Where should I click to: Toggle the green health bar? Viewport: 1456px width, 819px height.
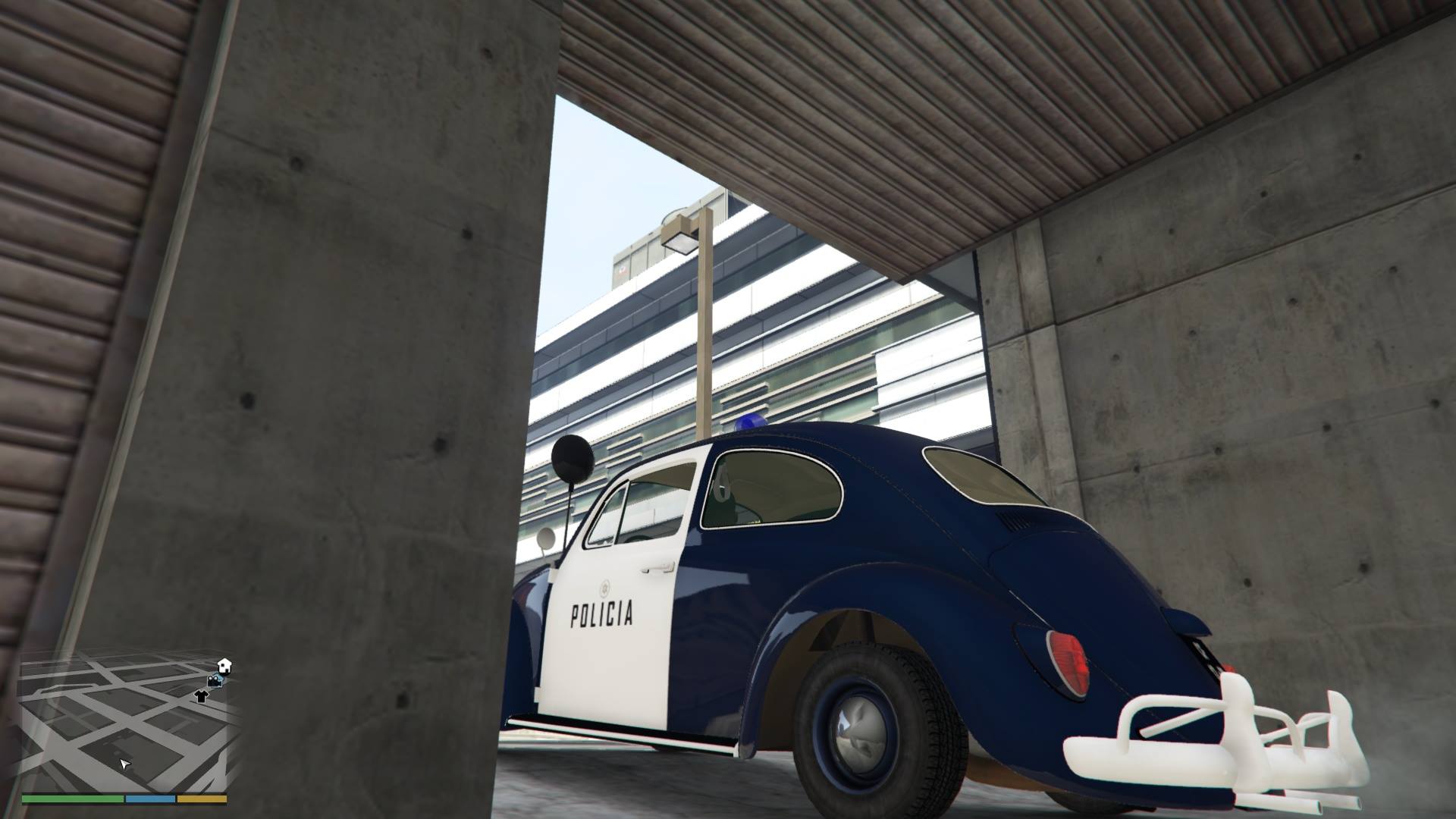[x=73, y=798]
